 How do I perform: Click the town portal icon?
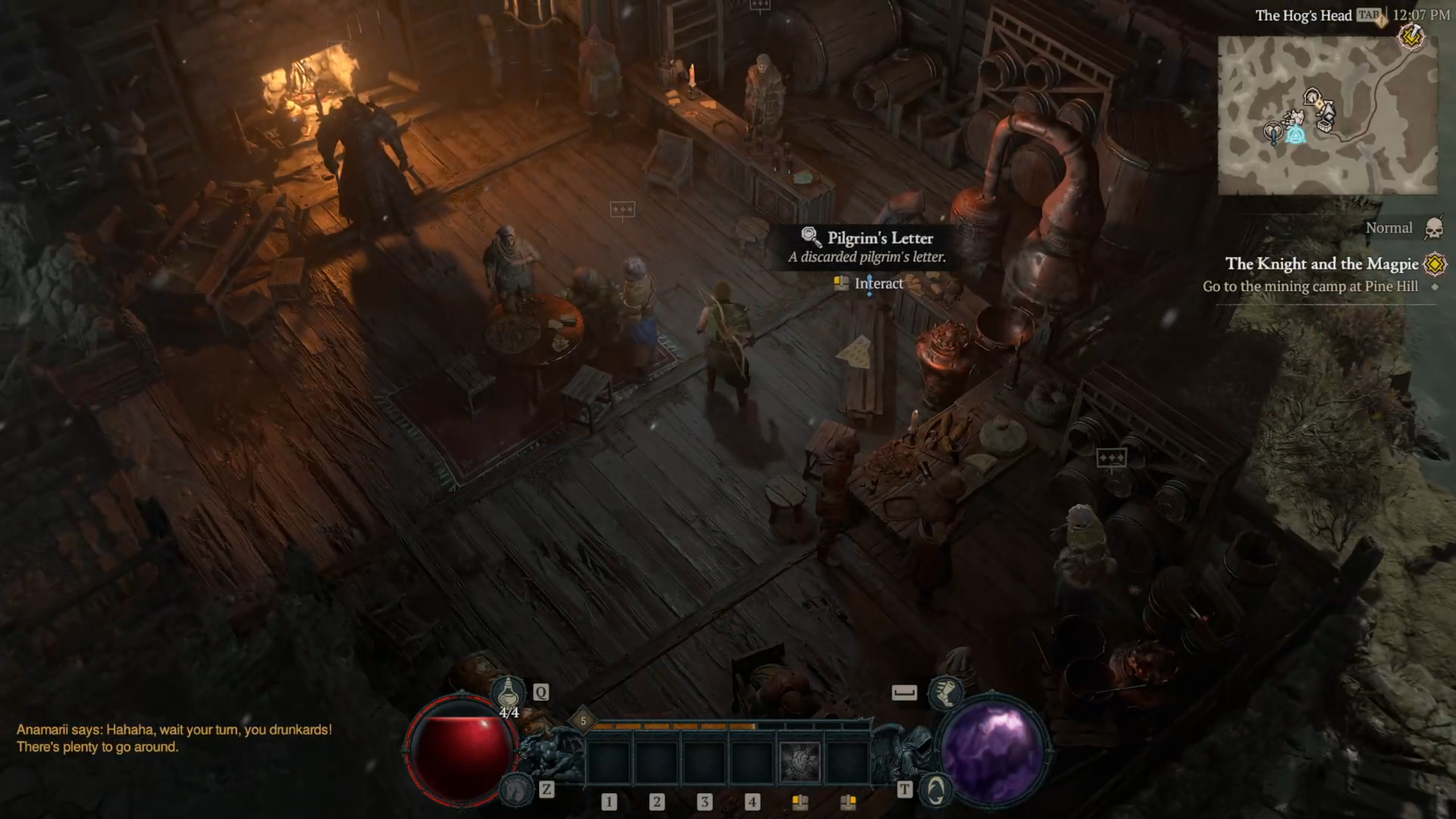click(x=935, y=789)
